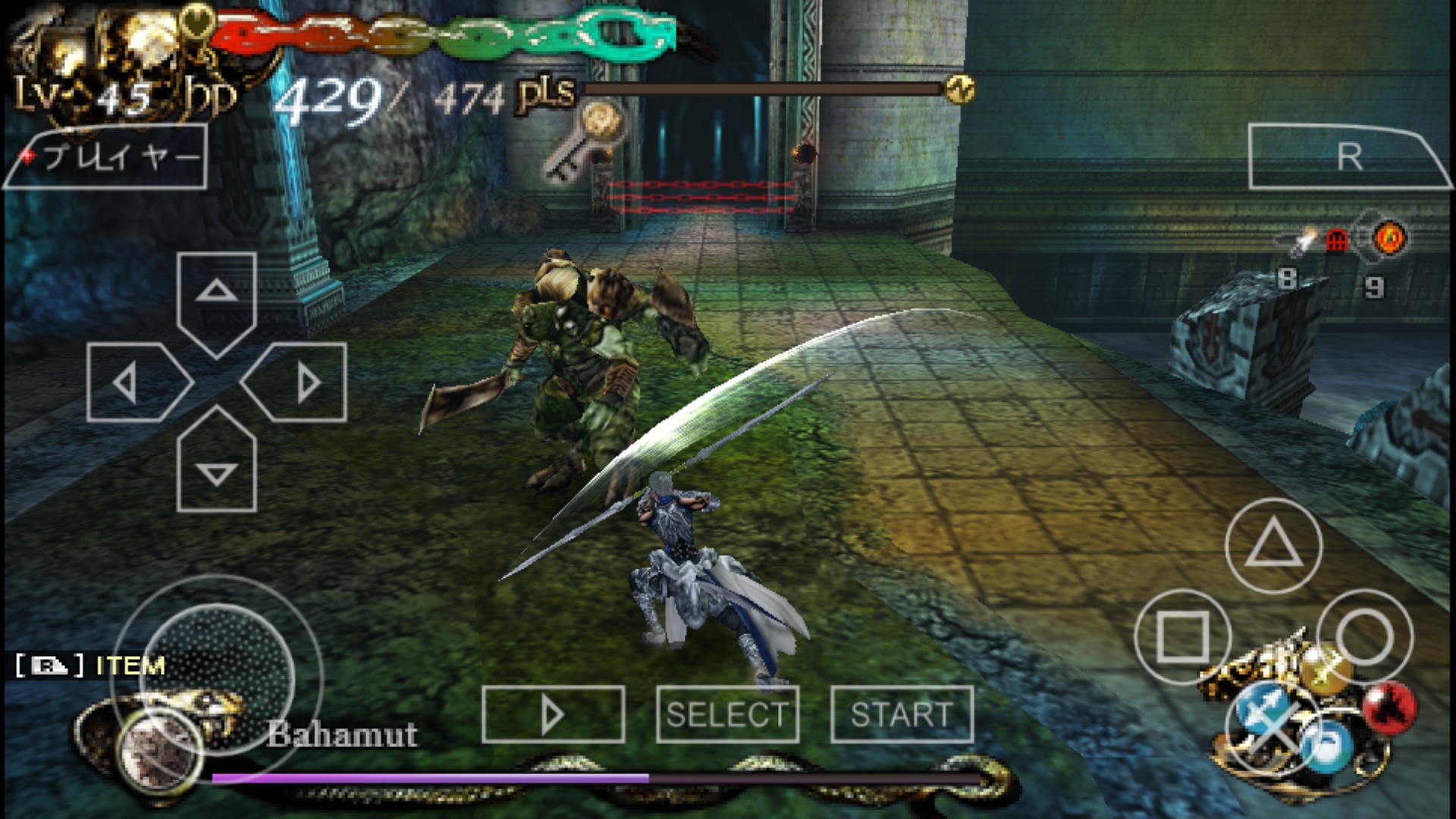Toggle the fast-forward arrow button

point(553,714)
